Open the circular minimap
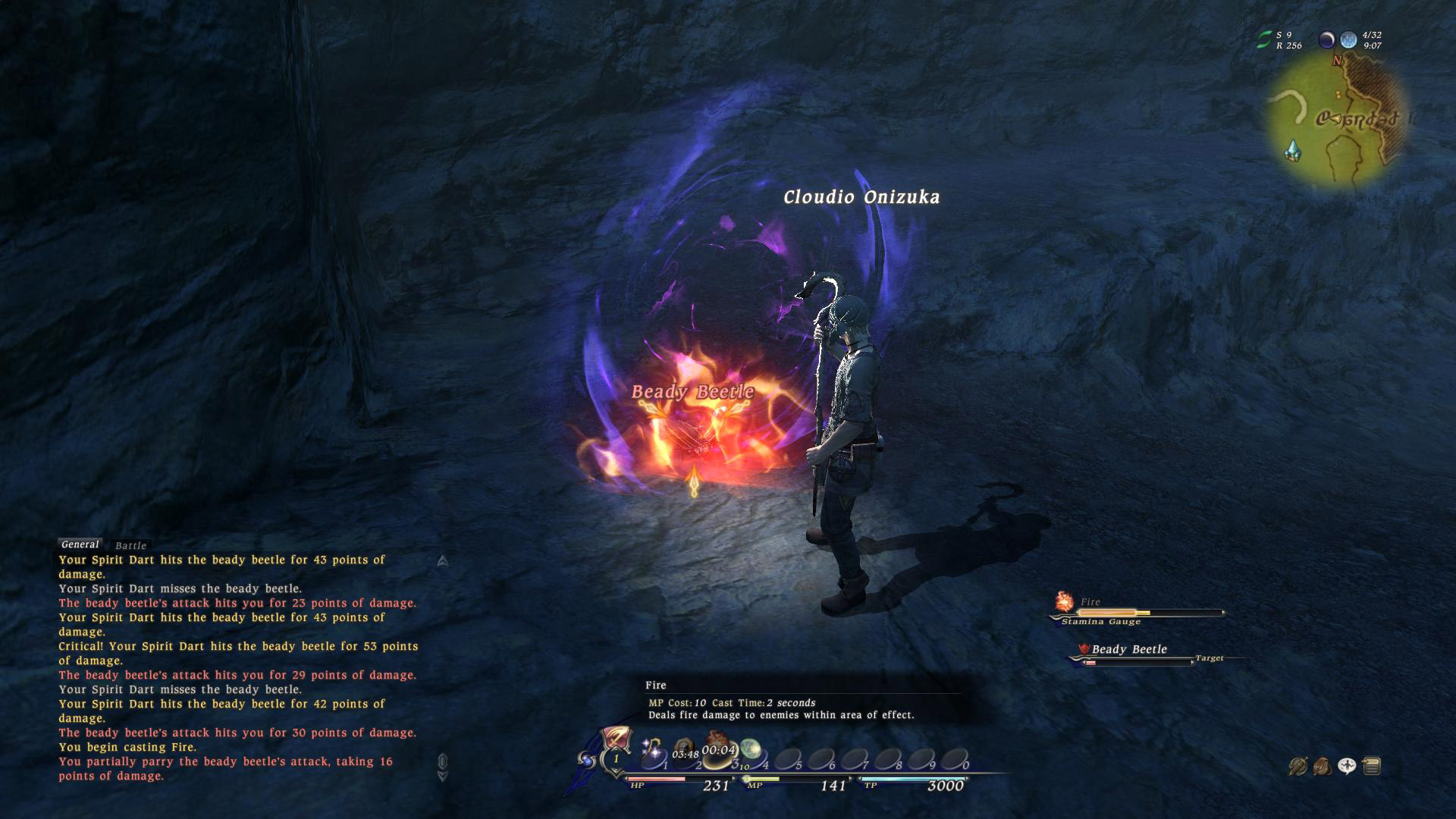 1338,121
